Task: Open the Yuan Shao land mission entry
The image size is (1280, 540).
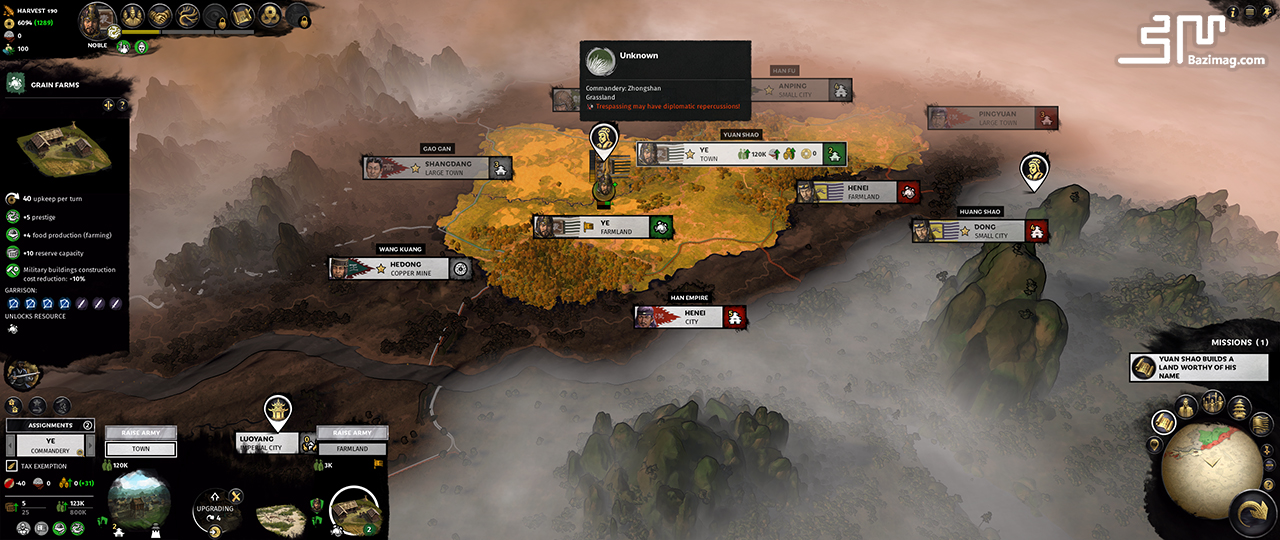Action: 1199,367
